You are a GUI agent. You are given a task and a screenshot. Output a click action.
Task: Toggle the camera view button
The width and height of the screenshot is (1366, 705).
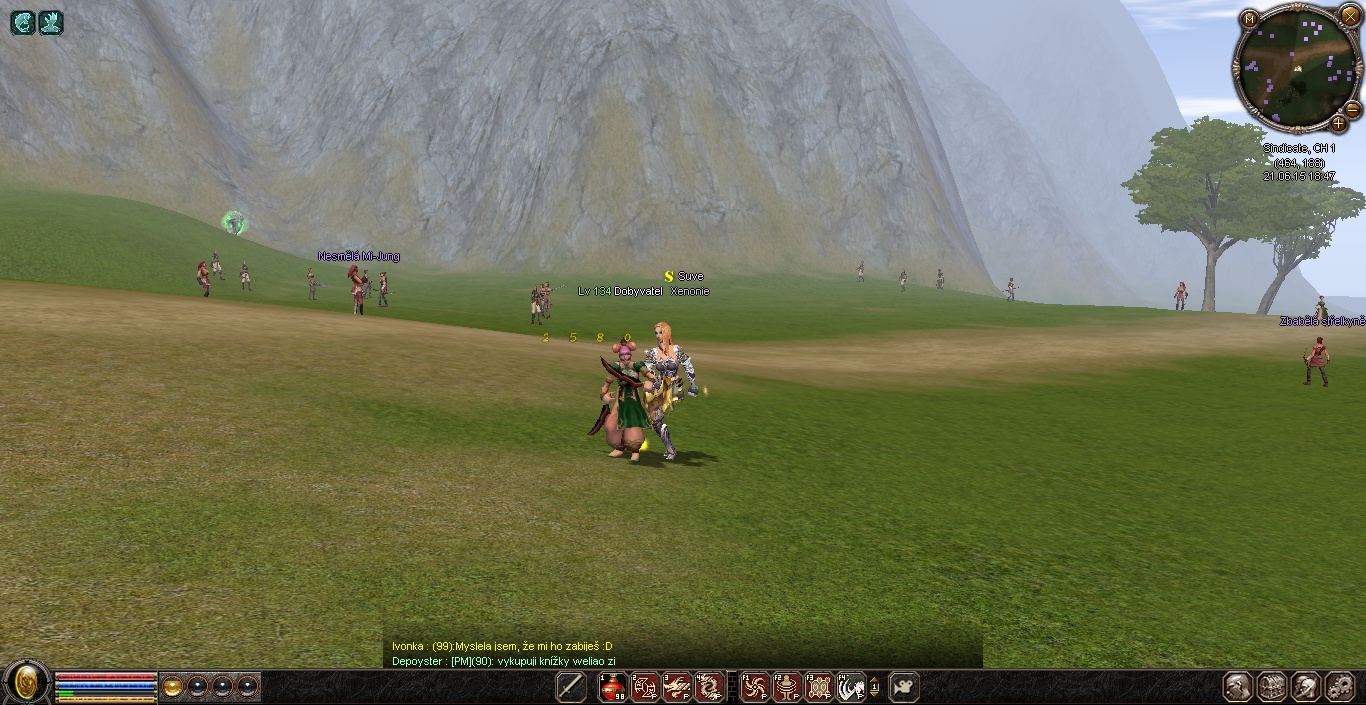pos(903,687)
